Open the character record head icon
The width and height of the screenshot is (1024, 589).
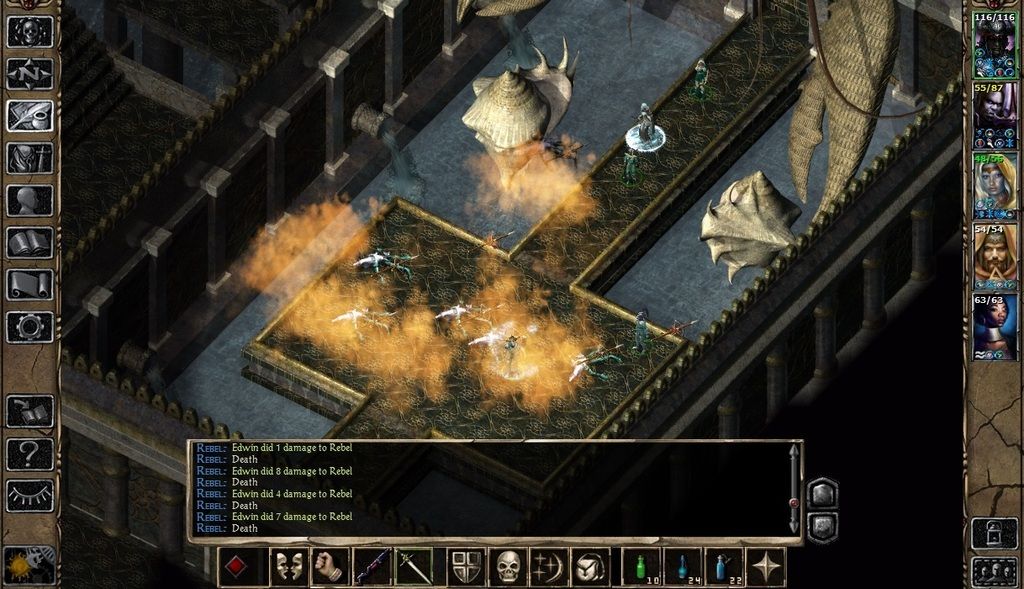tap(30, 200)
